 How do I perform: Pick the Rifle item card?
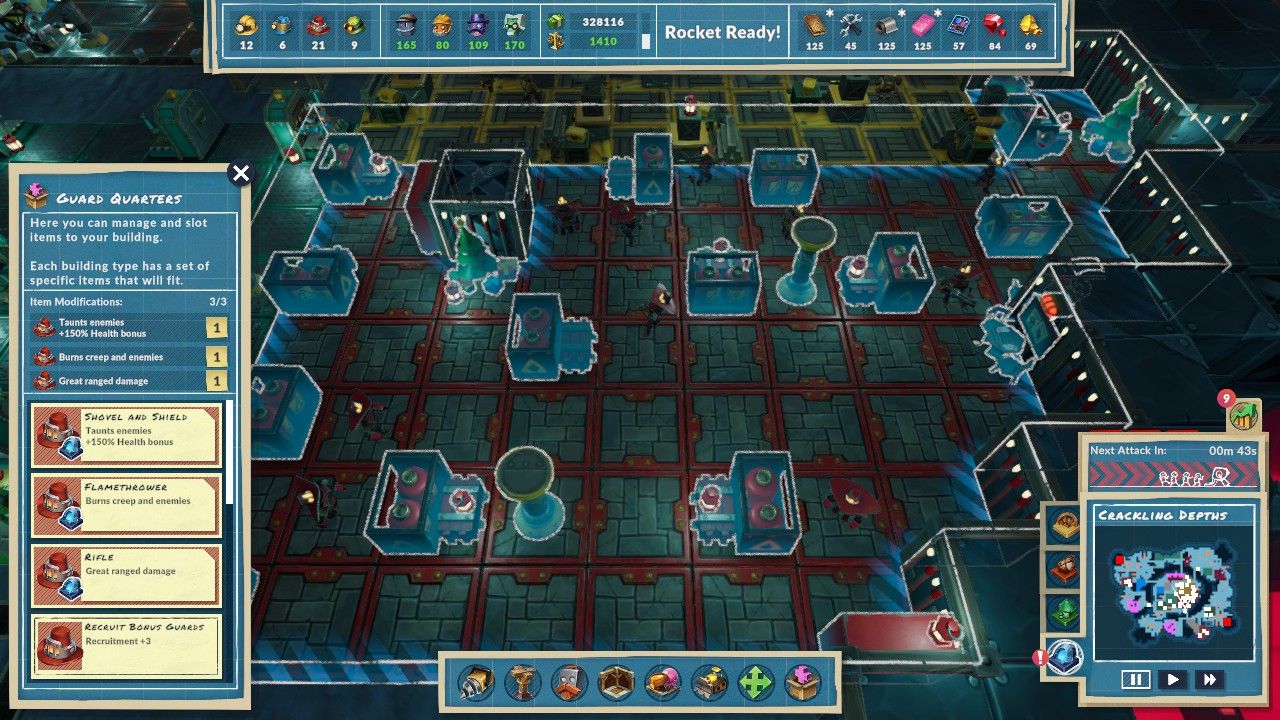(x=126, y=575)
